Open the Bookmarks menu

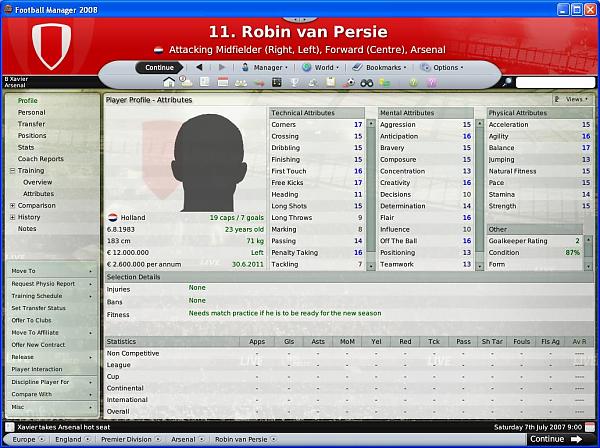(x=383, y=68)
